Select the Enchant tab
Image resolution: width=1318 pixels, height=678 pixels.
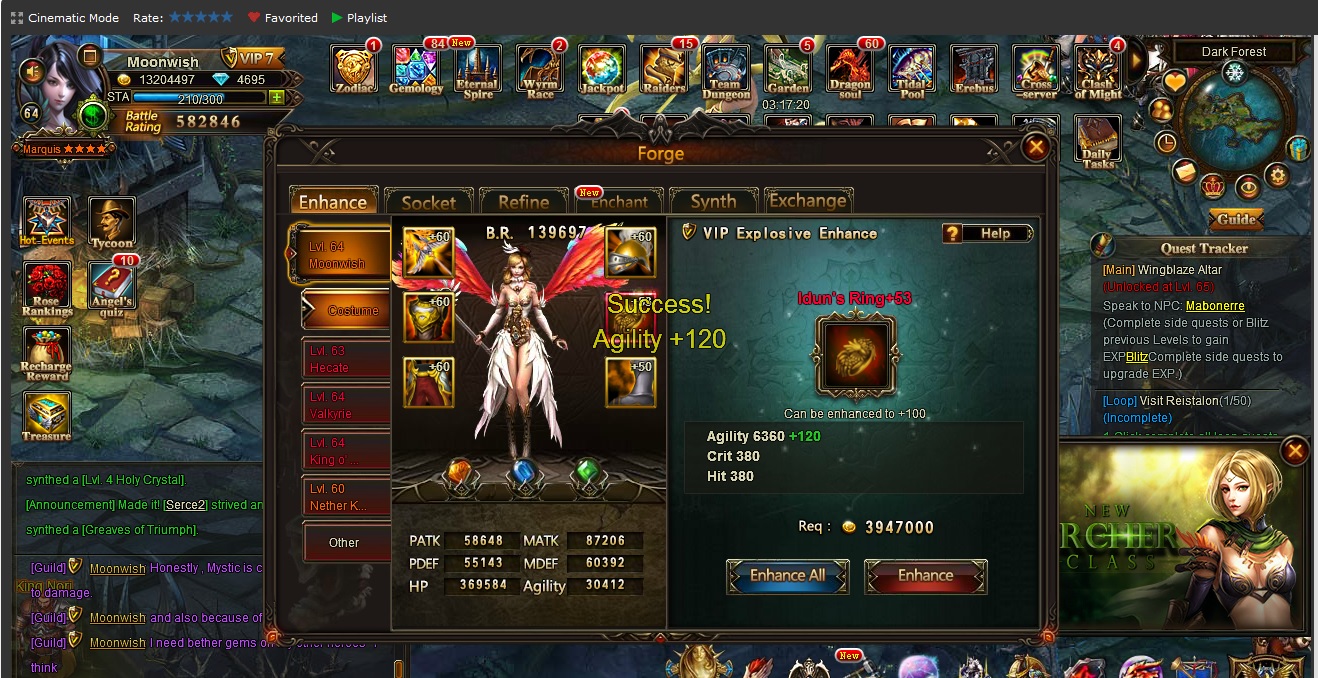pos(618,202)
